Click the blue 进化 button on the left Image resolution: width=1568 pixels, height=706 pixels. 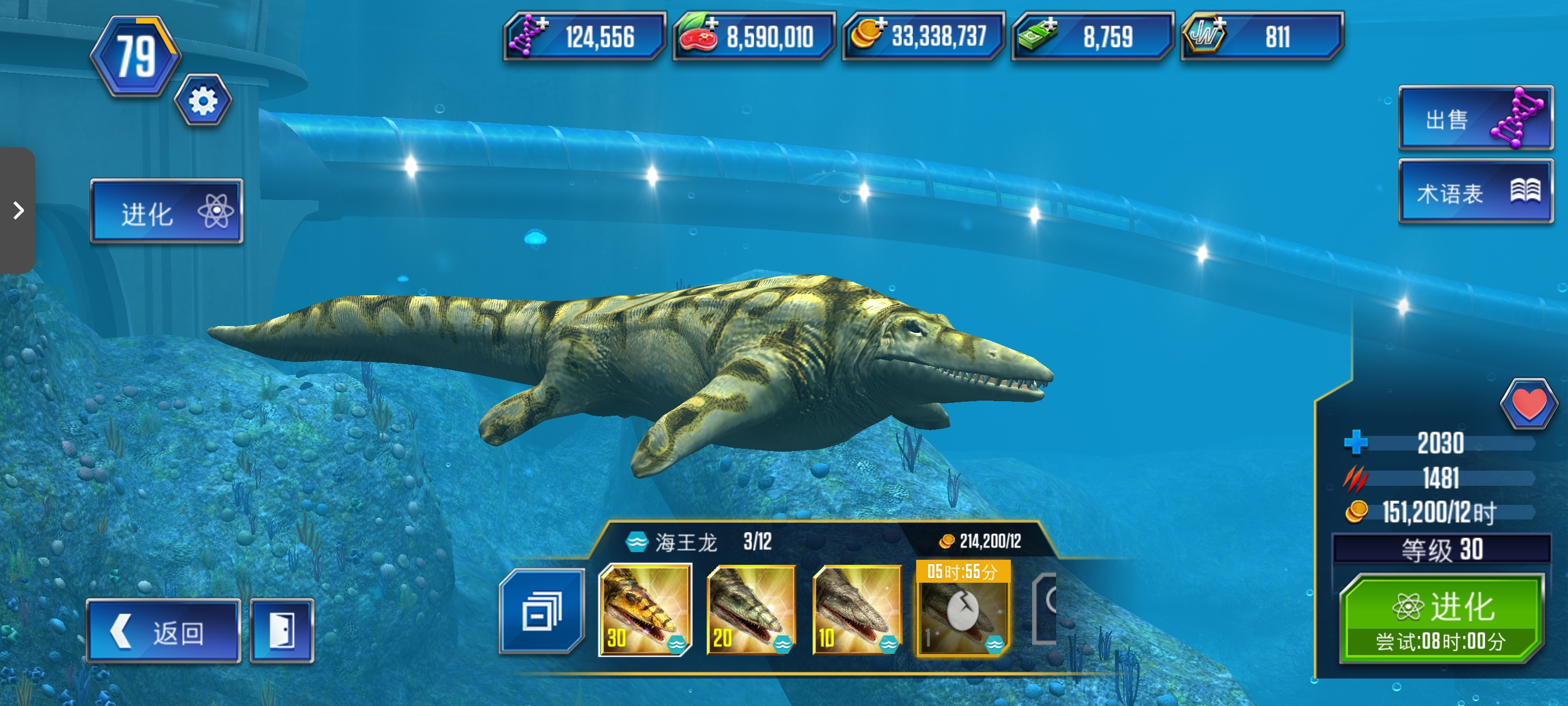click(x=166, y=212)
